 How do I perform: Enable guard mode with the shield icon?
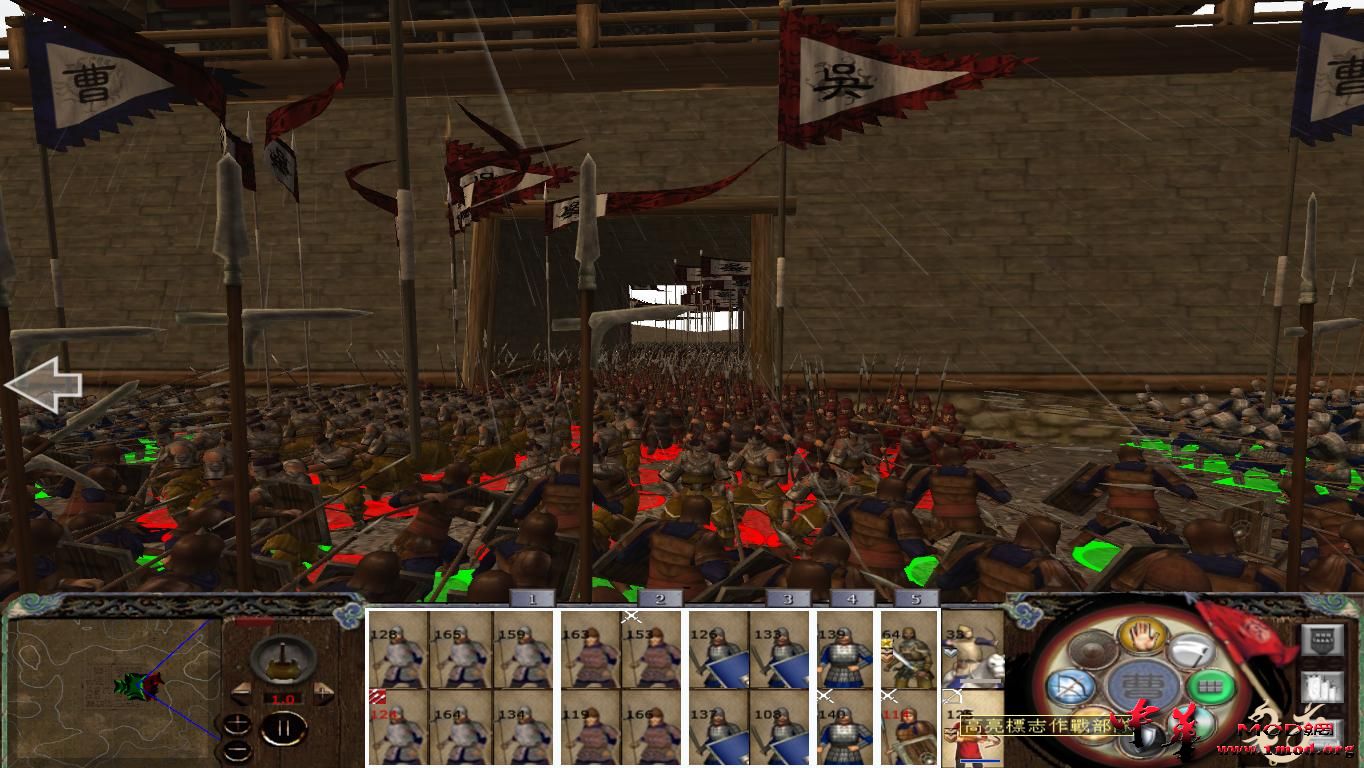pos(1145,736)
